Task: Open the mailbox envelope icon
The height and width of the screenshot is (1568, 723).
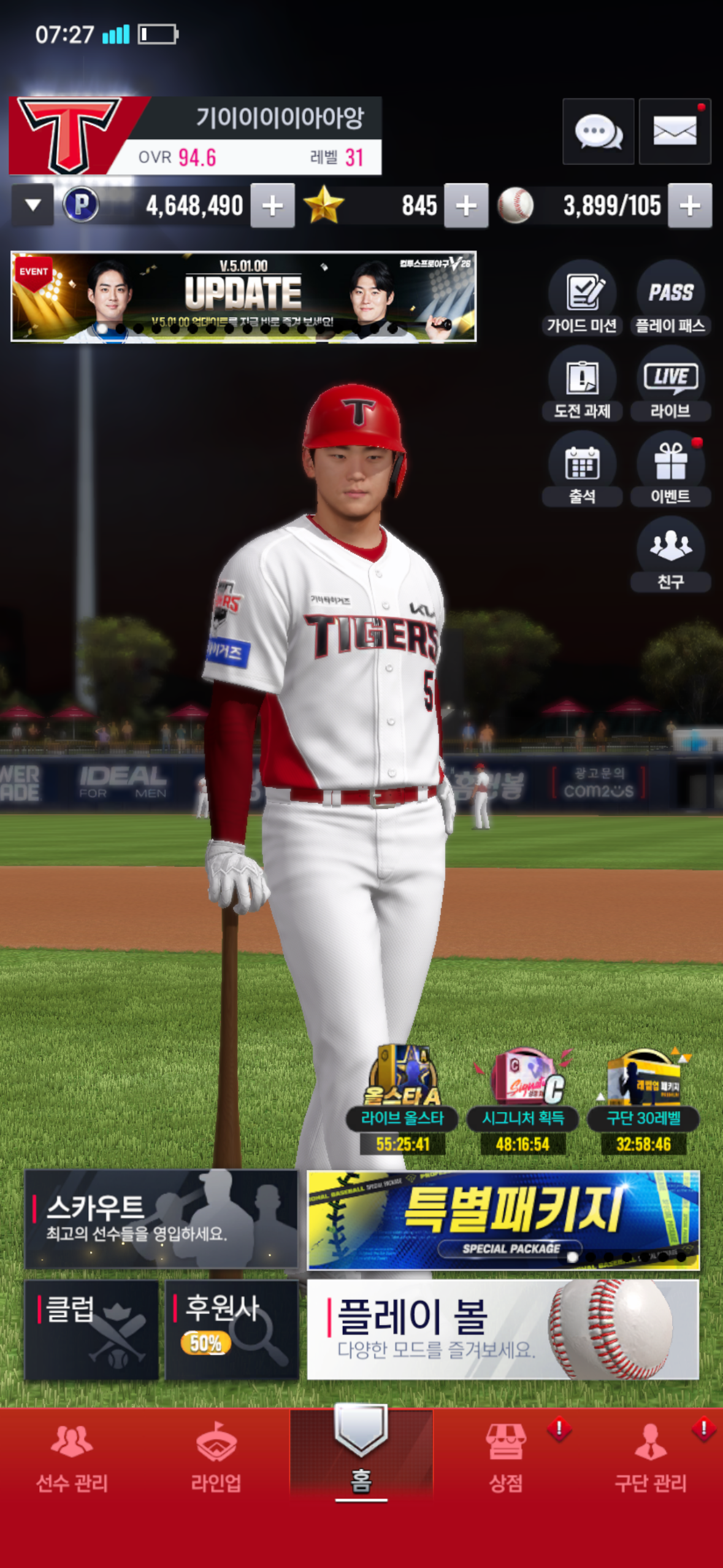Action: [675, 131]
